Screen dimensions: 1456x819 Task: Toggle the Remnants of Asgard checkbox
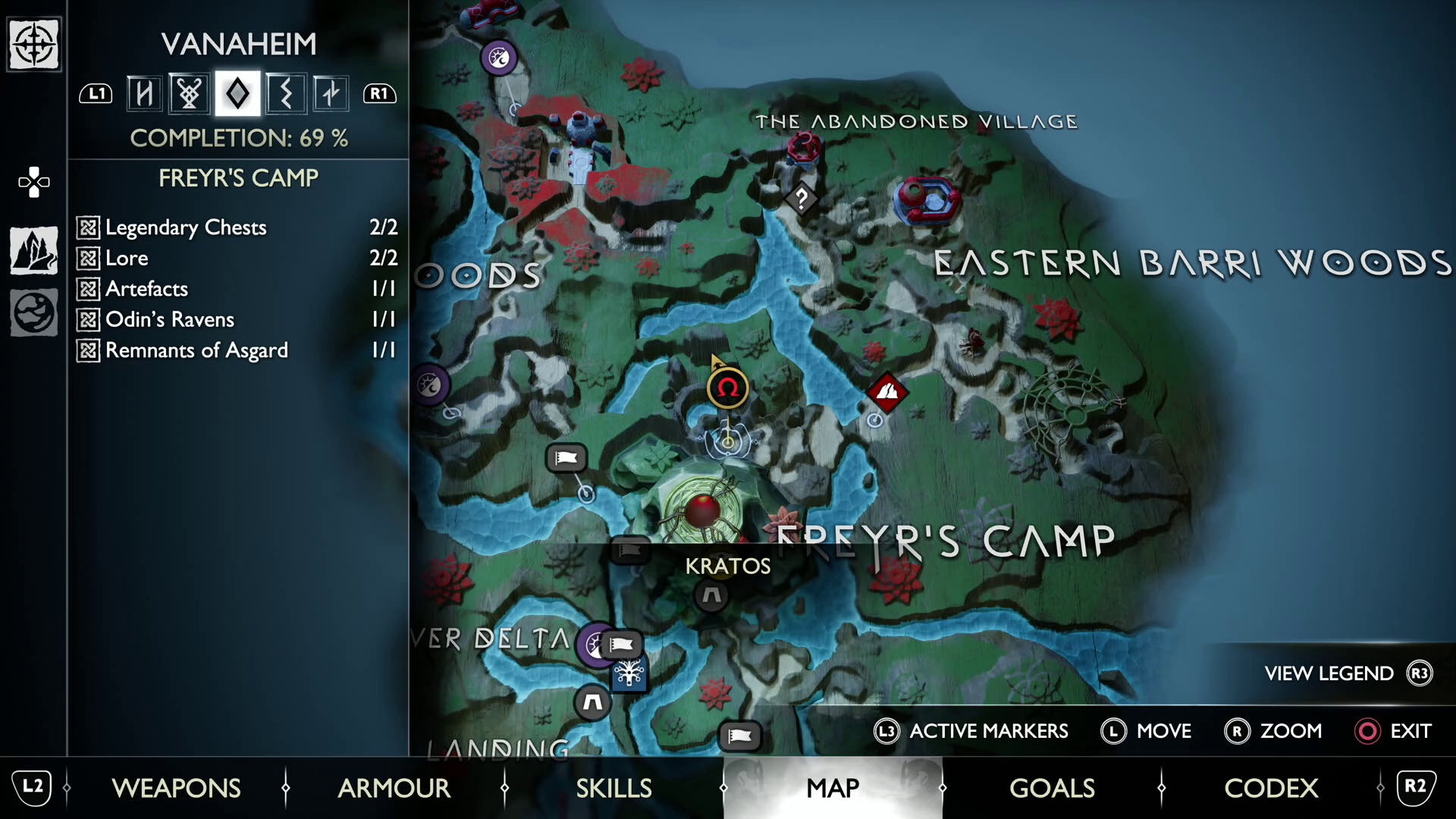87,350
